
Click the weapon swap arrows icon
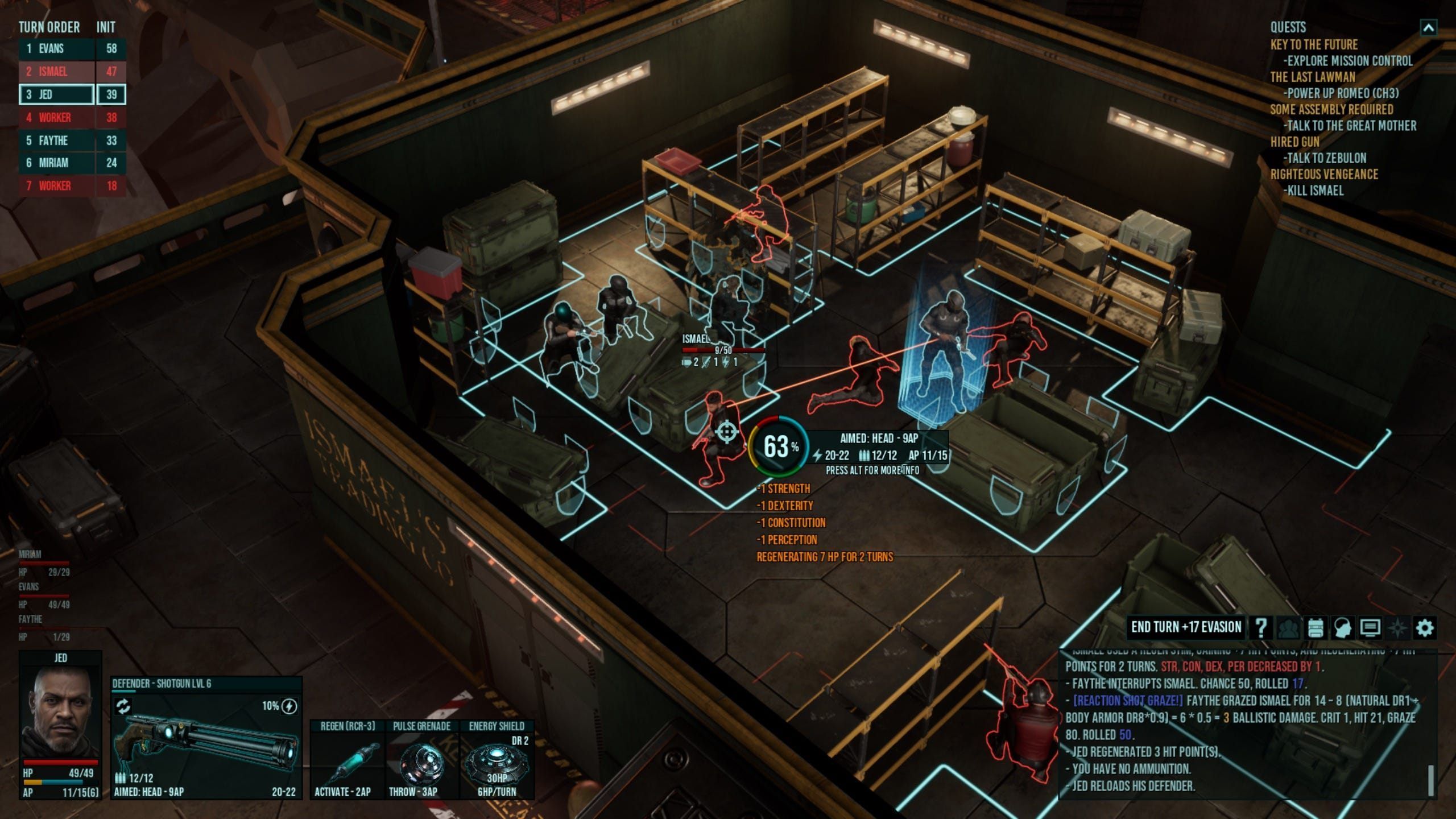pos(123,706)
